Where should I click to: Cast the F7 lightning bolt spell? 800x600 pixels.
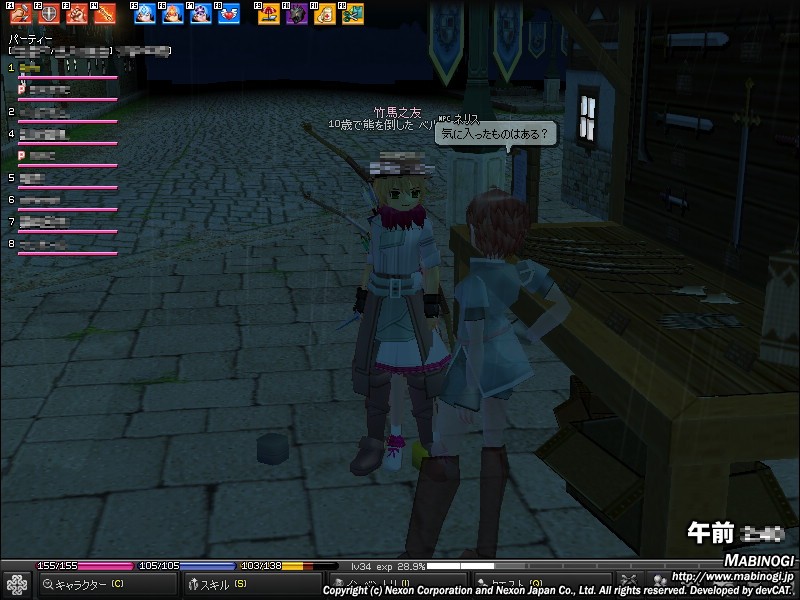point(201,14)
